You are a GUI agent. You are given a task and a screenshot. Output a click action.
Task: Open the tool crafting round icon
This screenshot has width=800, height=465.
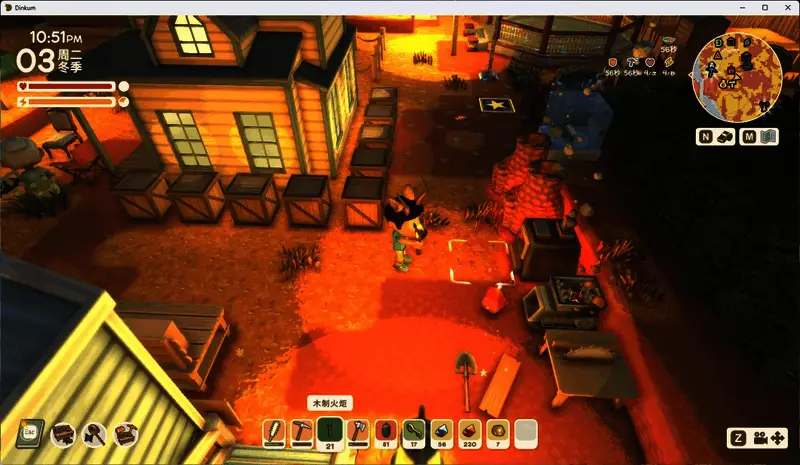94,433
